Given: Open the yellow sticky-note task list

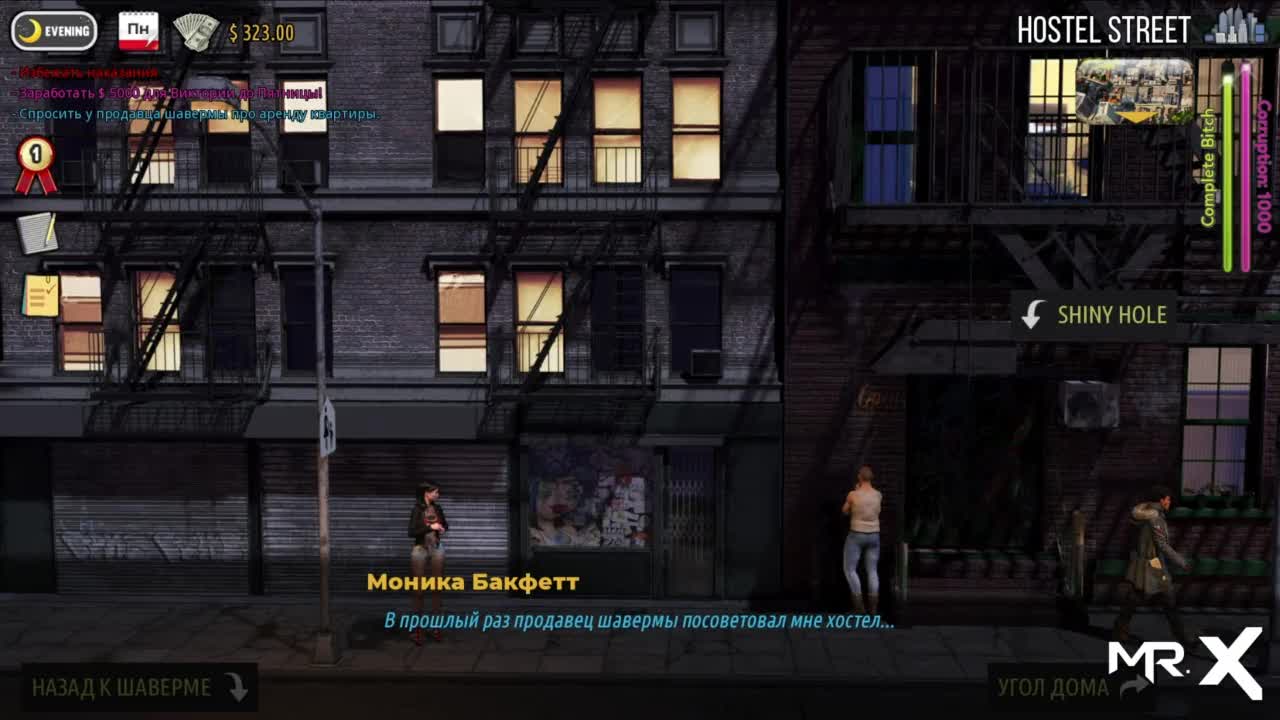Looking at the screenshot, I should 40,295.
